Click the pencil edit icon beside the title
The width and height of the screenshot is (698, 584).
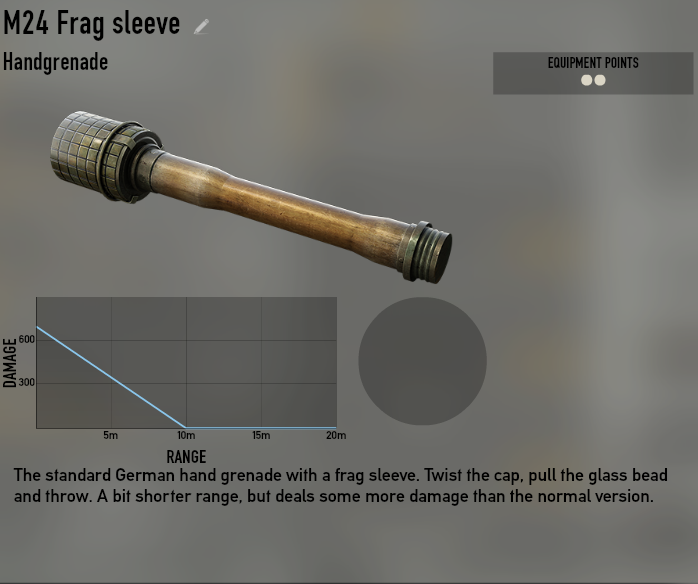[x=202, y=27]
